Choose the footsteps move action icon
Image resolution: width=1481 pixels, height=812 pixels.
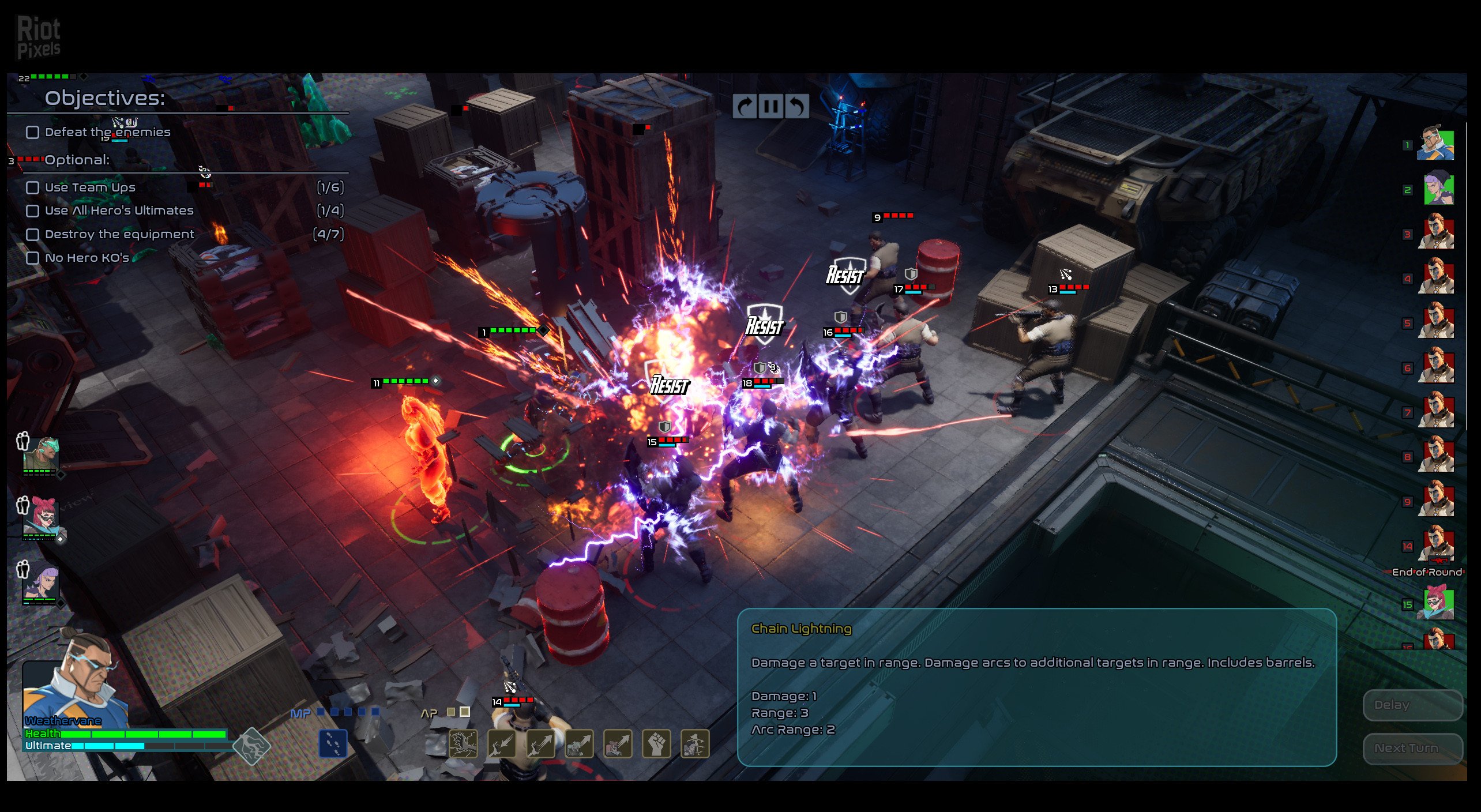tap(333, 743)
